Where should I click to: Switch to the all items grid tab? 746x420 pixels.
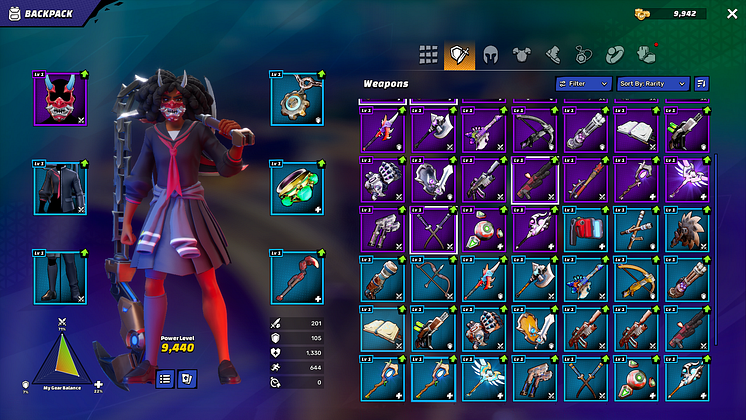(428, 55)
